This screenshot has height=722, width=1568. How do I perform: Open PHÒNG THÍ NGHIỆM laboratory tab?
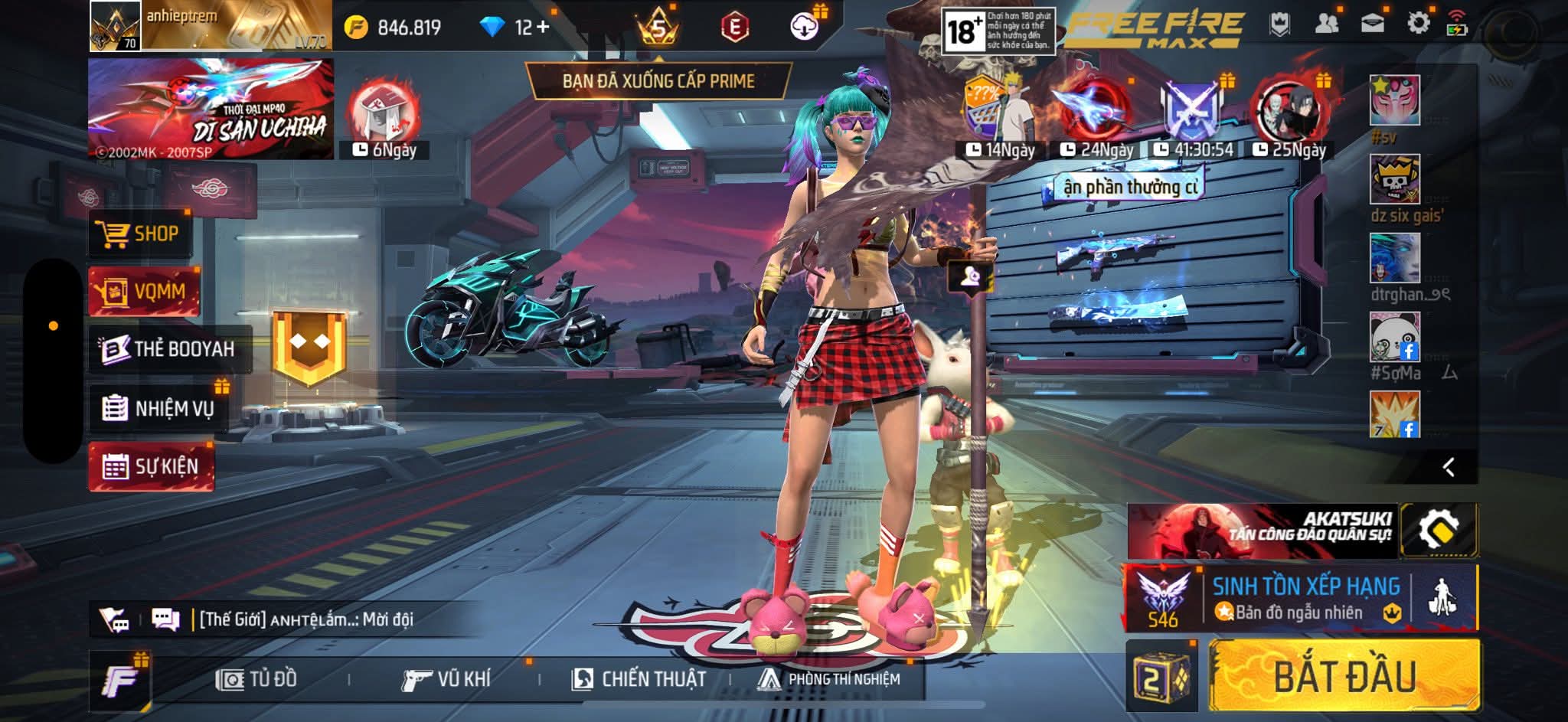coord(829,679)
